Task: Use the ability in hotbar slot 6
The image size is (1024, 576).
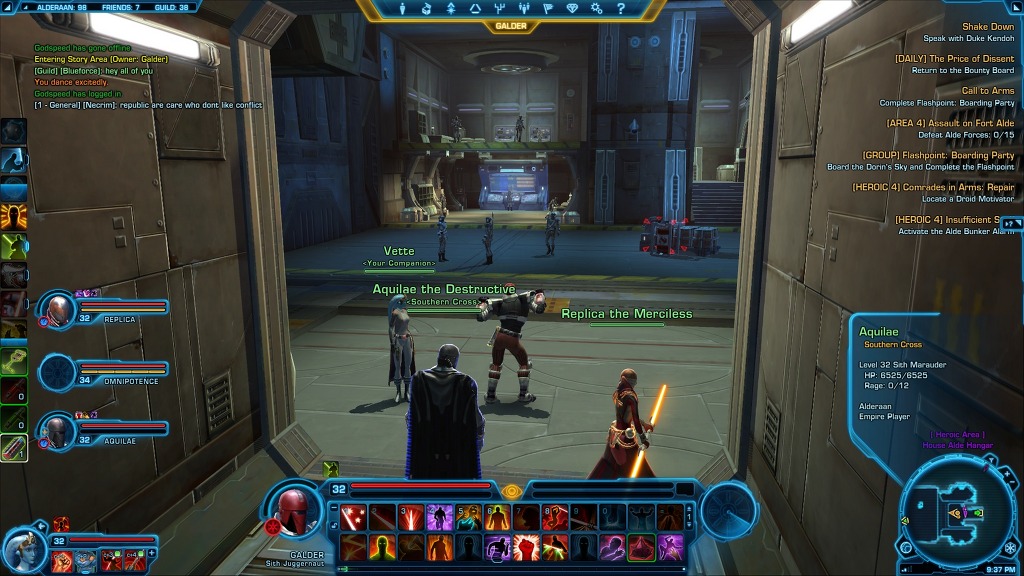Action: pyautogui.click(x=498, y=517)
